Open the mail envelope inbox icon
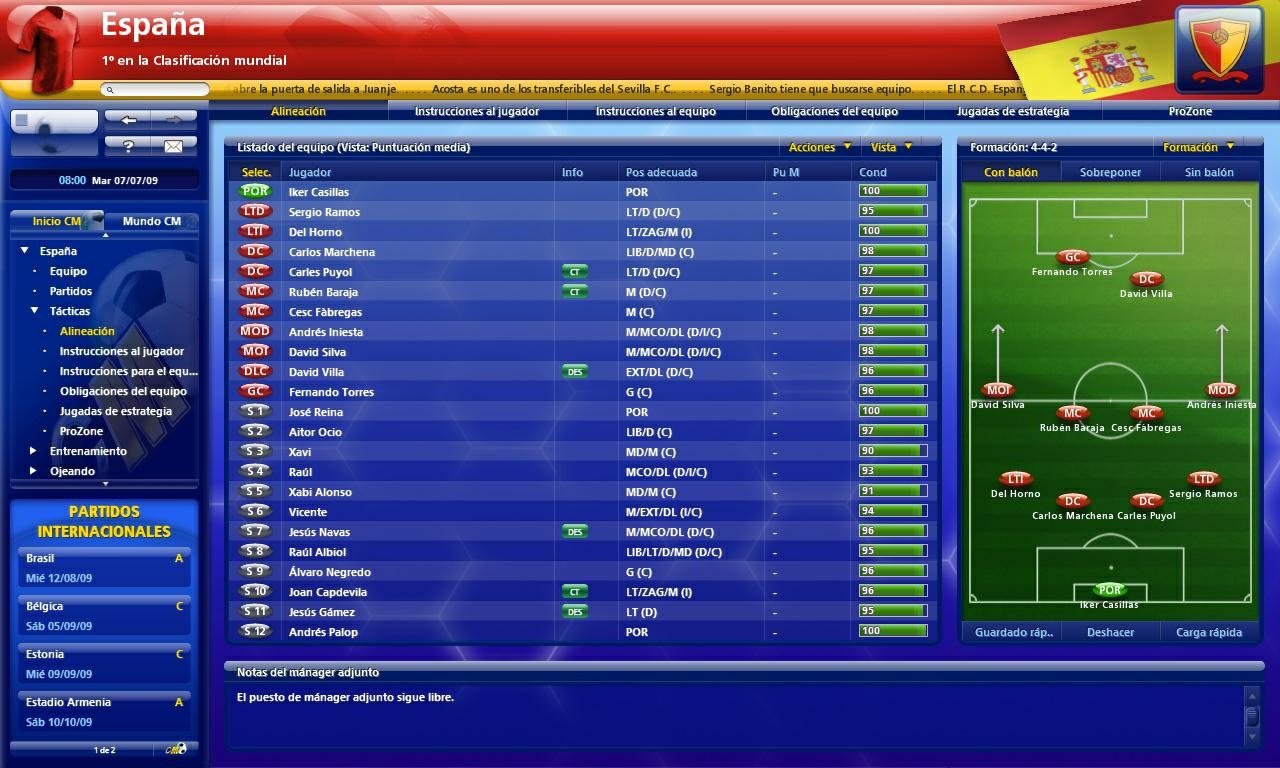Image resolution: width=1280 pixels, height=768 pixels. pos(176,144)
